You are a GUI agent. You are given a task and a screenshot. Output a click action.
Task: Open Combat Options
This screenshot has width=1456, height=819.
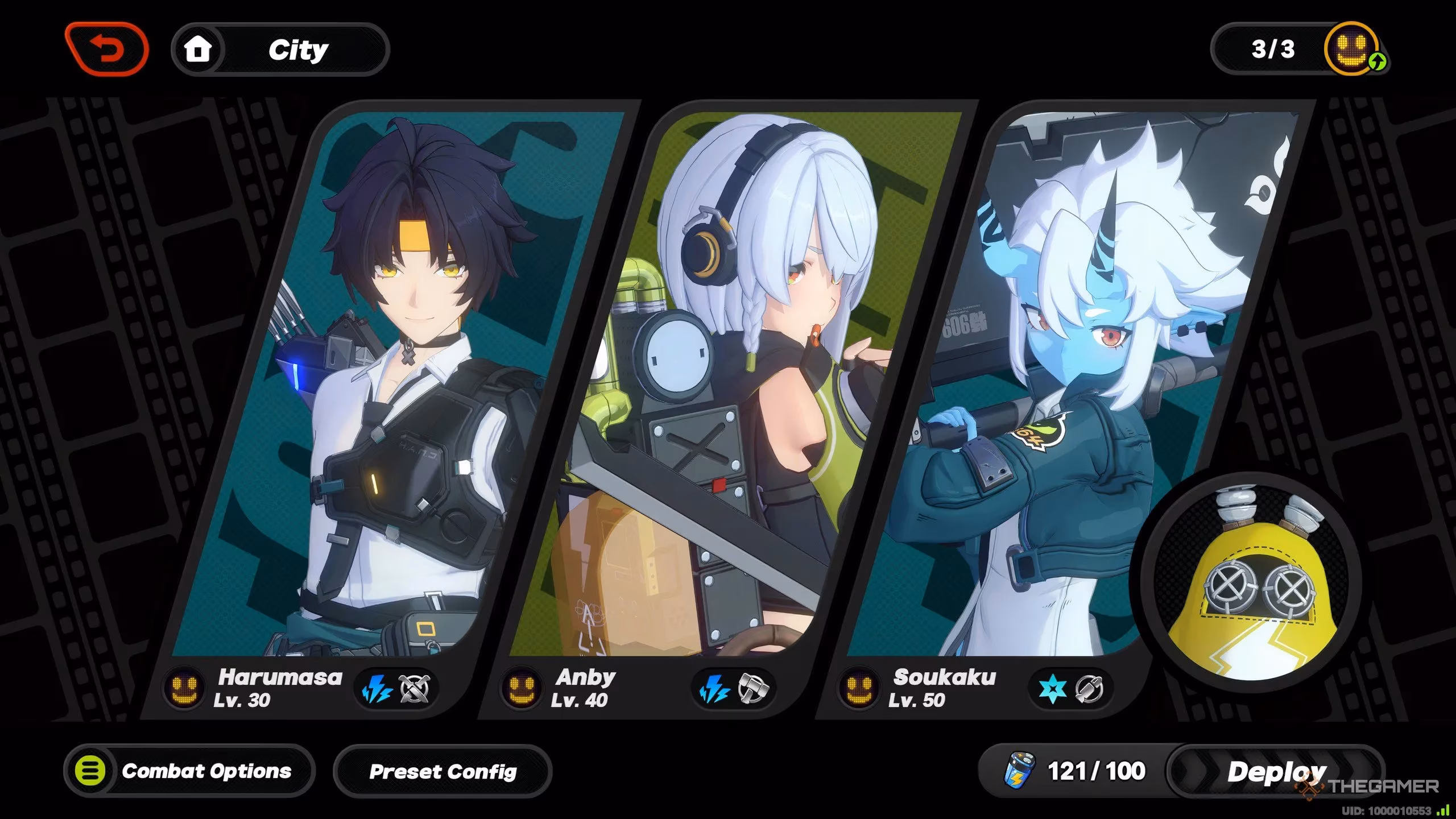tap(189, 771)
